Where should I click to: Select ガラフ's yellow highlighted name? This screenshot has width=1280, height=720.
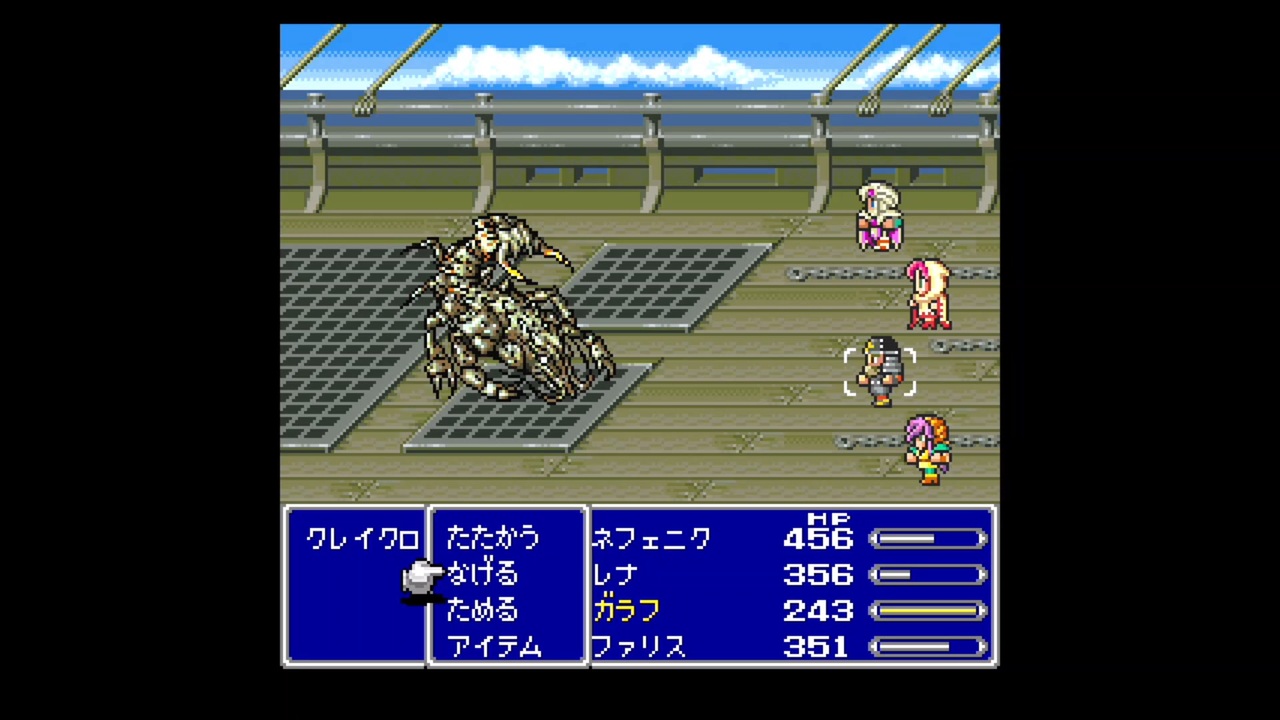[x=626, y=610]
